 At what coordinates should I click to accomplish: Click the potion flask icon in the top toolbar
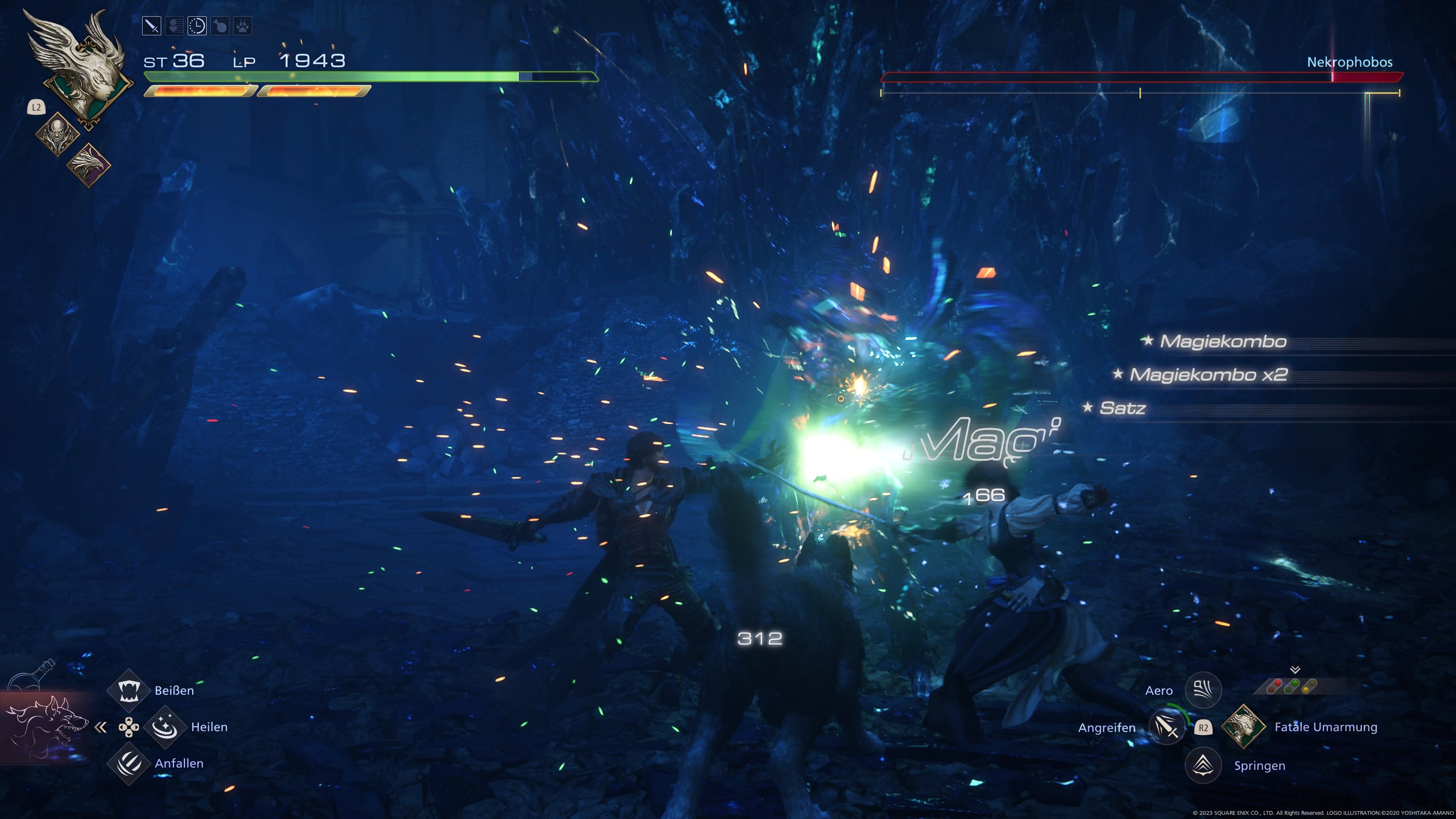[219, 25]
